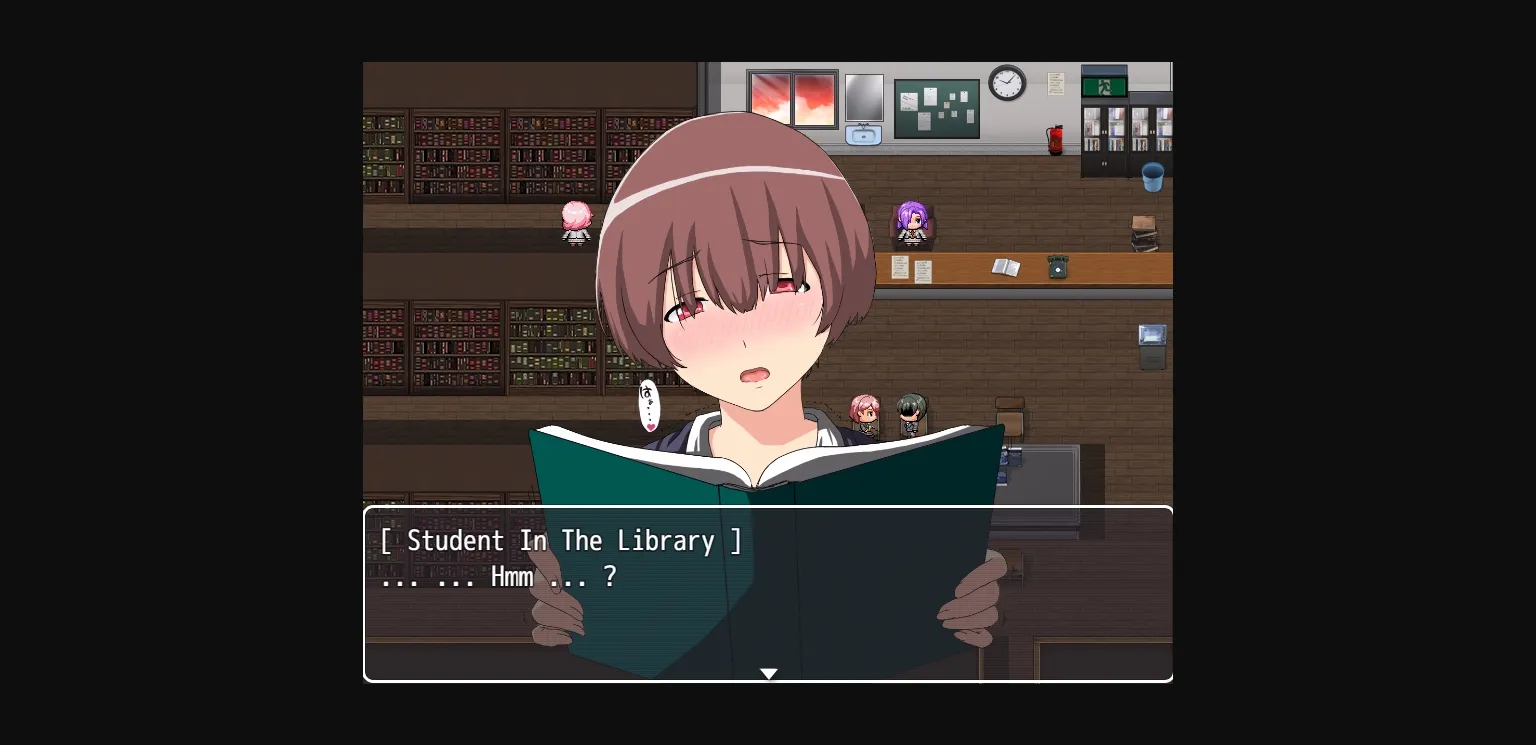Select the bulletin board with pinned notes
Viewport: 1536px width, 745px height.
pyautogui.click(x=937, y=108)
